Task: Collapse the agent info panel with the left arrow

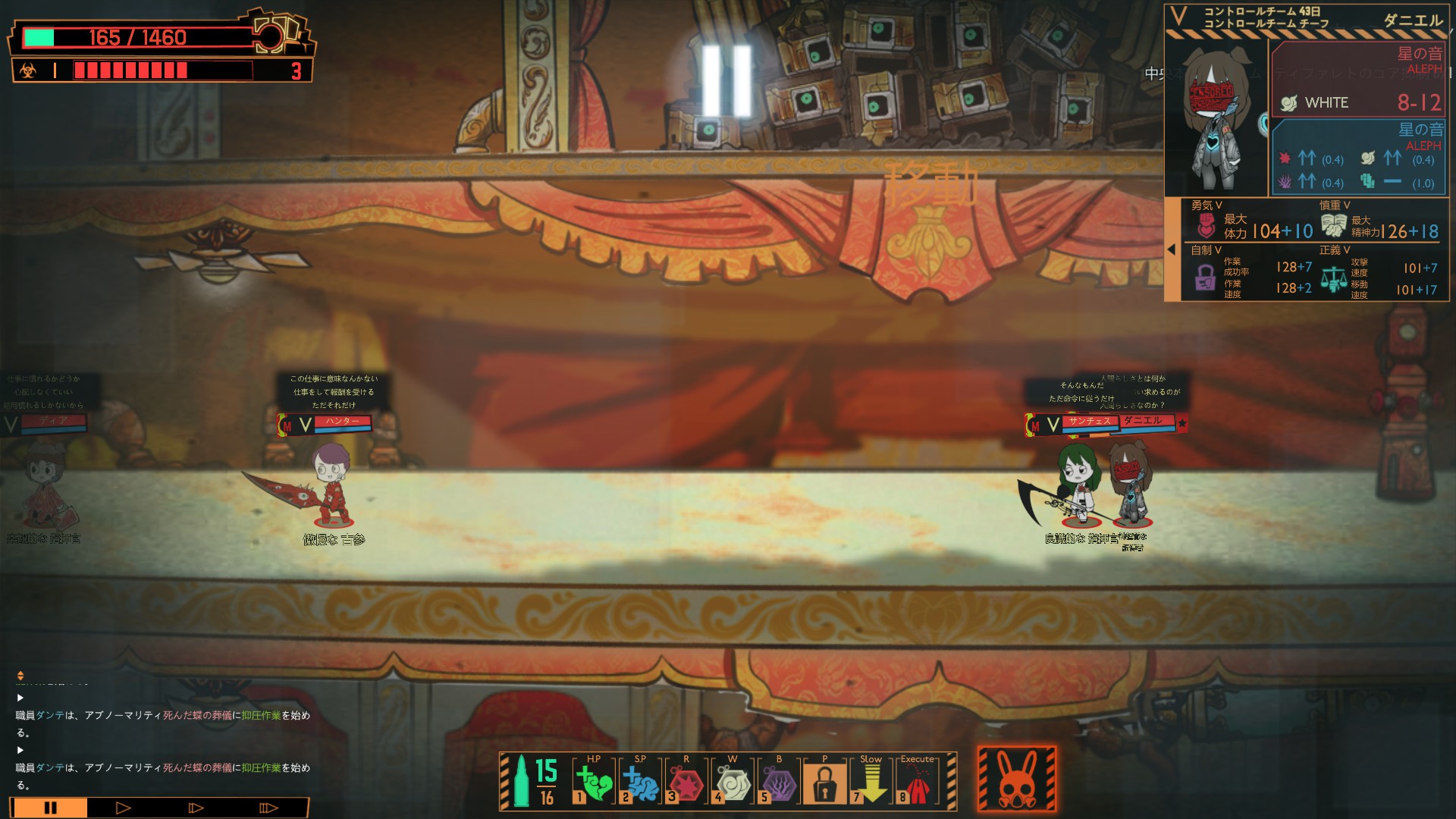Action: tap(1172, 249)
